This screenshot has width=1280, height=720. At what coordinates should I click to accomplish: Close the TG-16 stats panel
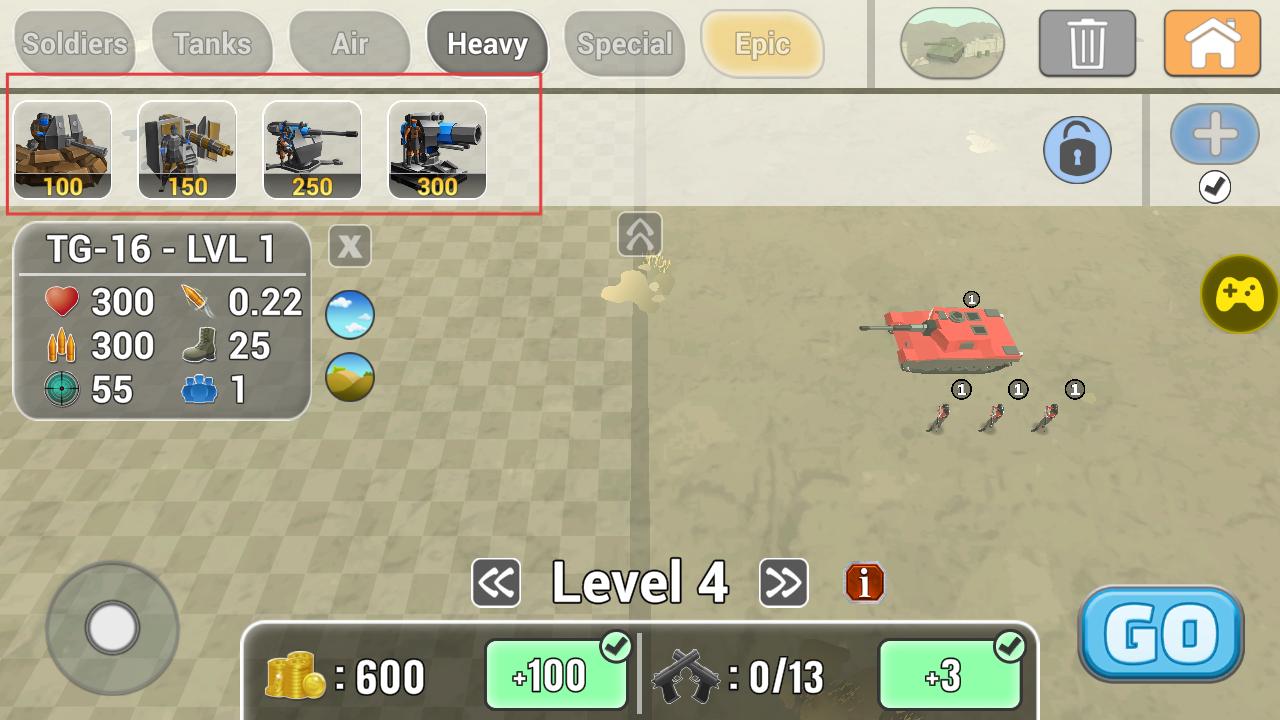[x=350, y=246]
